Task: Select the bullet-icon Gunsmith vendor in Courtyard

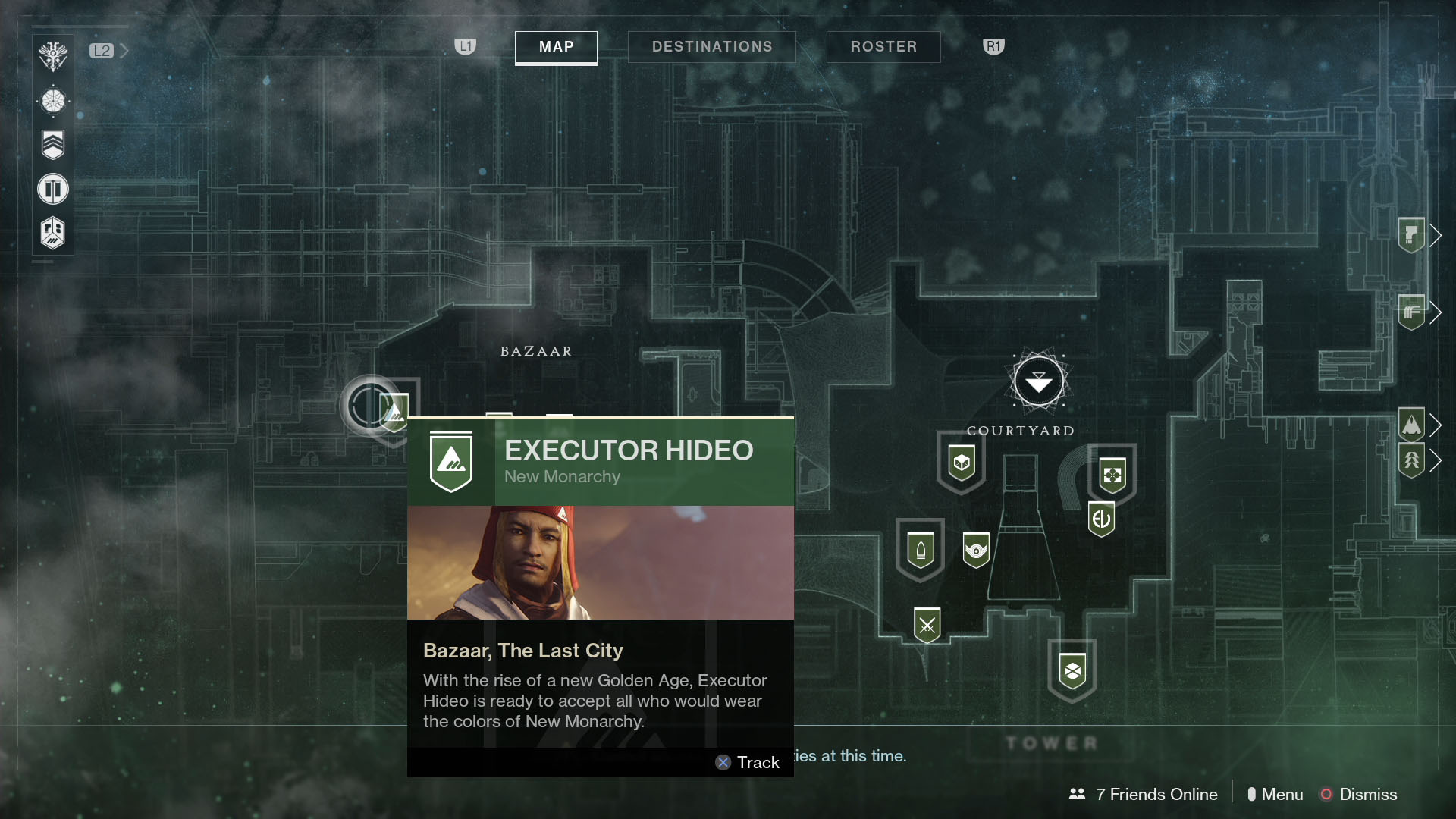Action: click(x=920, y=548)
